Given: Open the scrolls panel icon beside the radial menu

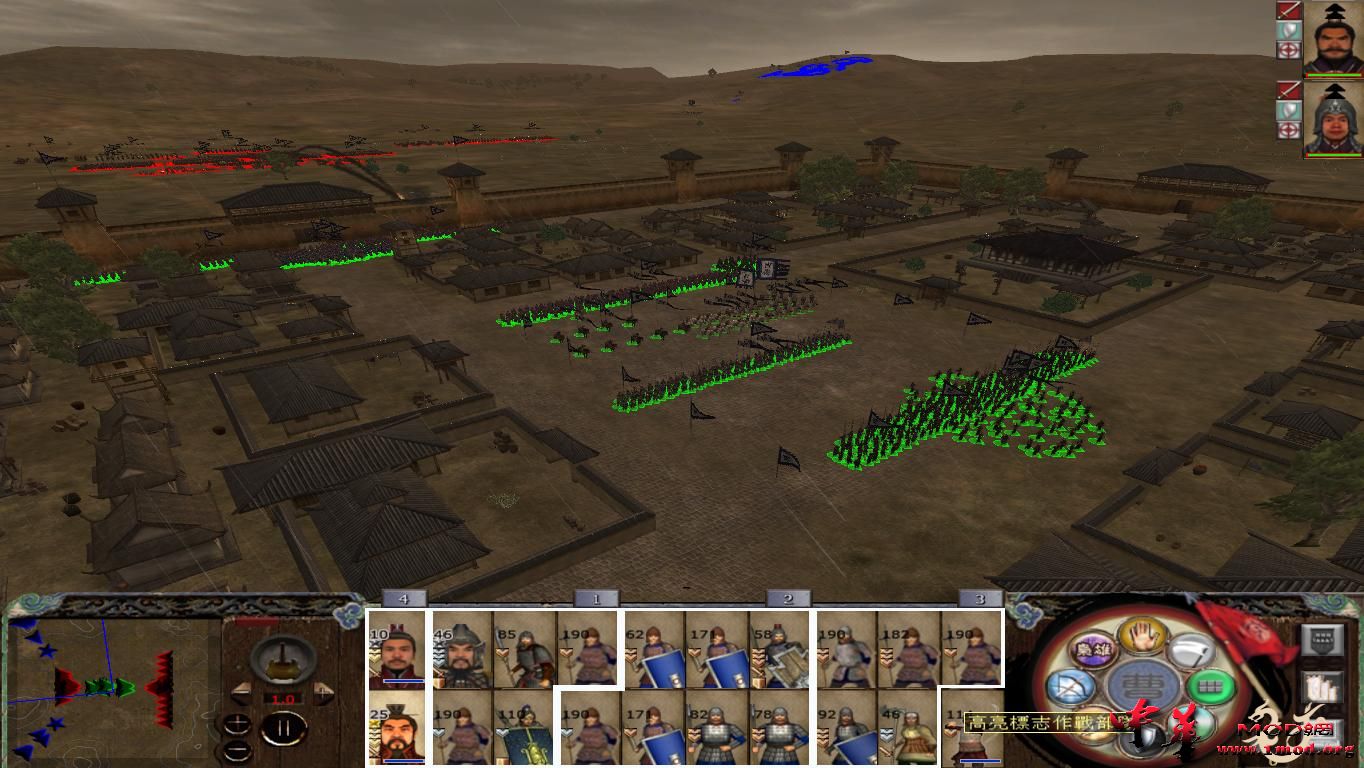Looking at the screenshot, I should point(1320,689).
